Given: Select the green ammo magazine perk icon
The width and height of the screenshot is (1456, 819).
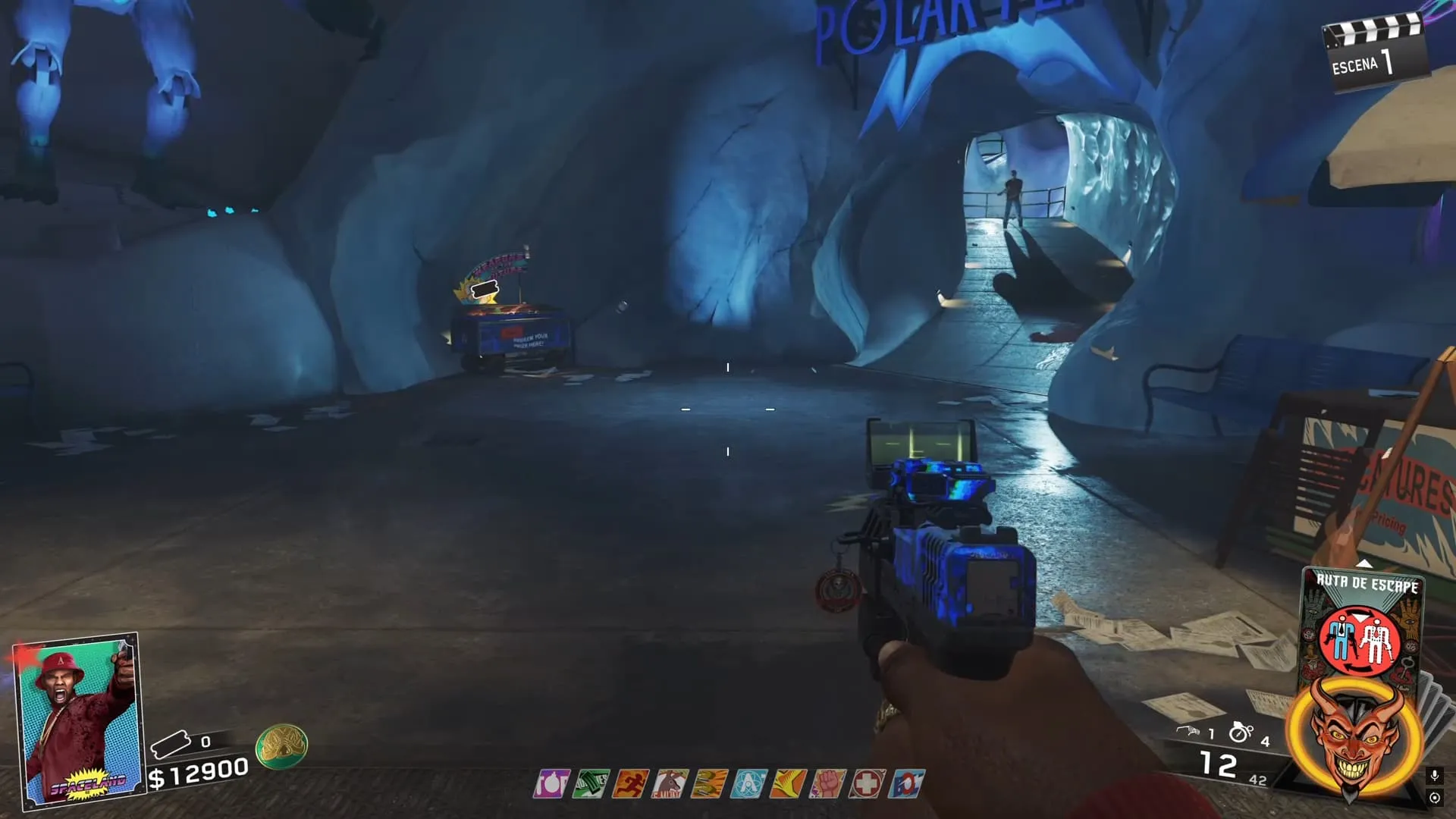Looking at the screenshot, I should (591, 783).
